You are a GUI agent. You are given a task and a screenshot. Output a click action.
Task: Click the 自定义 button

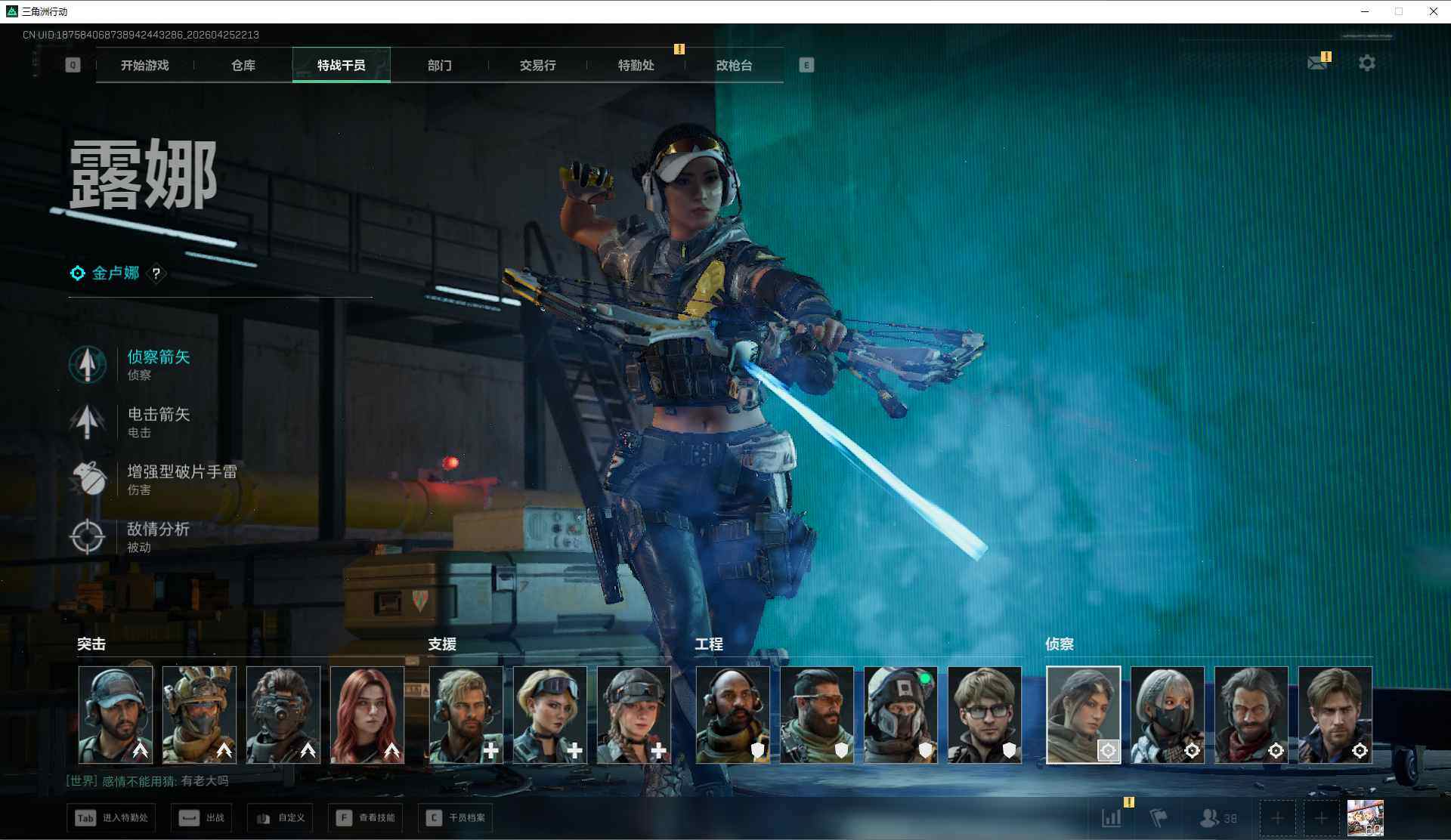[280, 818]
